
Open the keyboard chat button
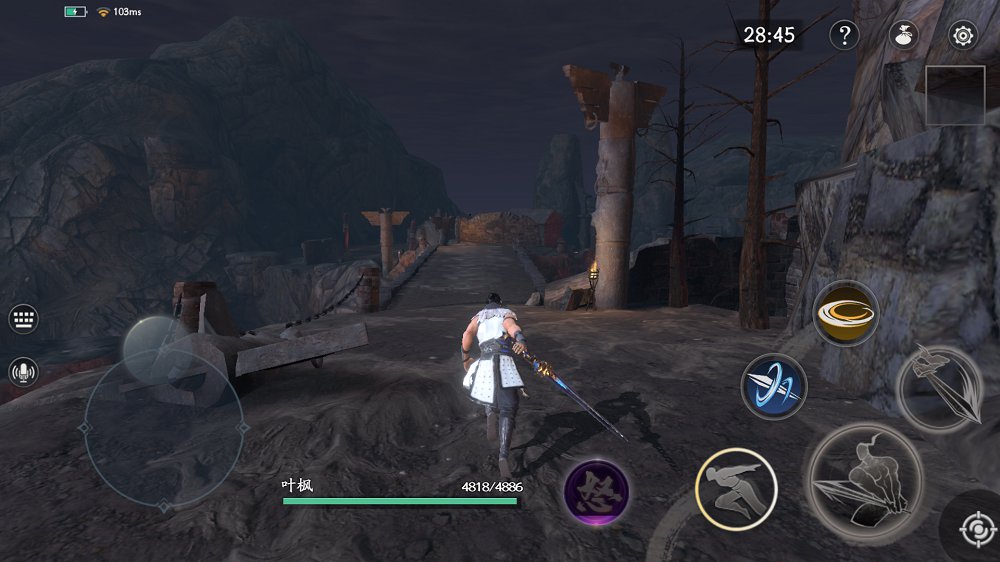point(24,320)
